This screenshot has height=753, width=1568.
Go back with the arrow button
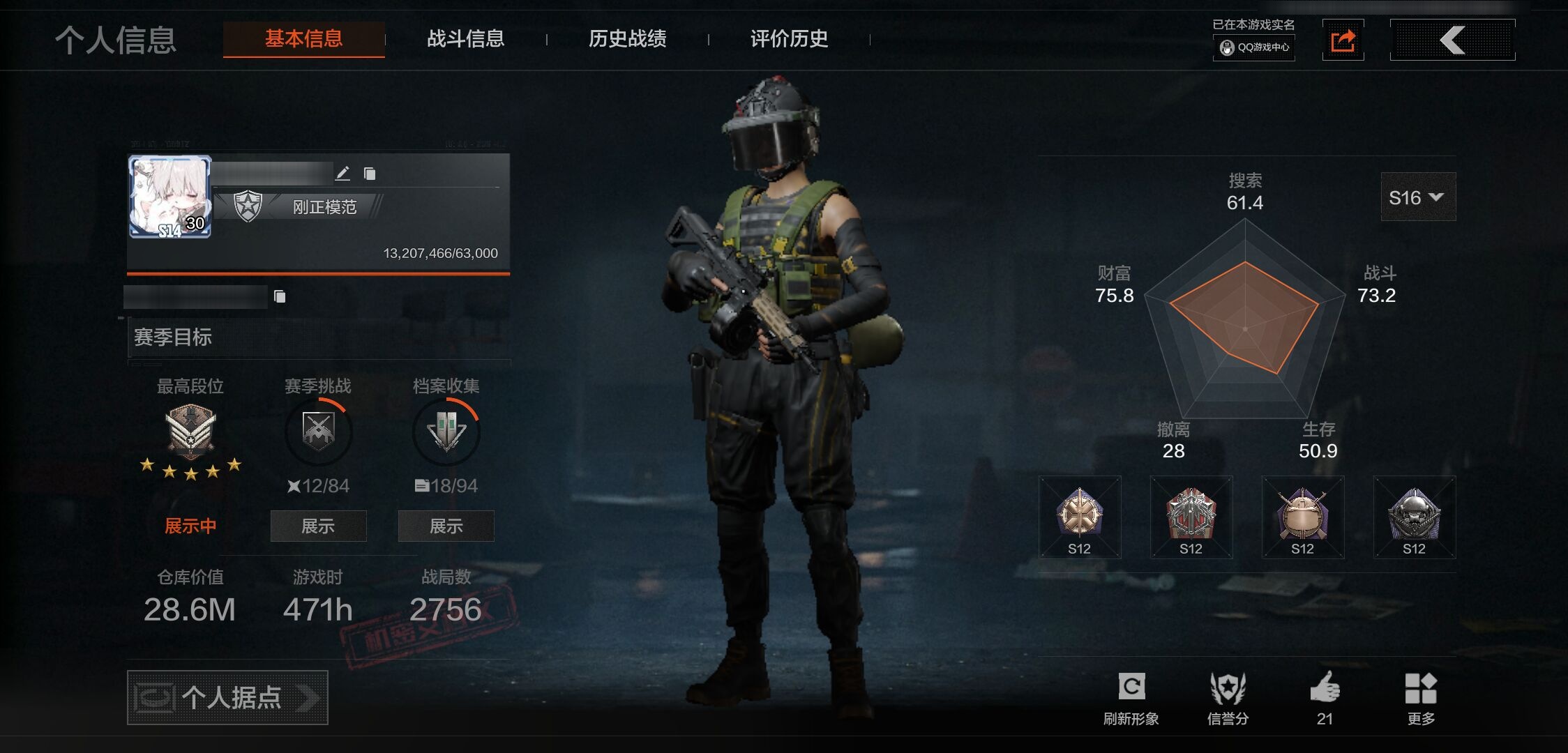coord(1452,40)
